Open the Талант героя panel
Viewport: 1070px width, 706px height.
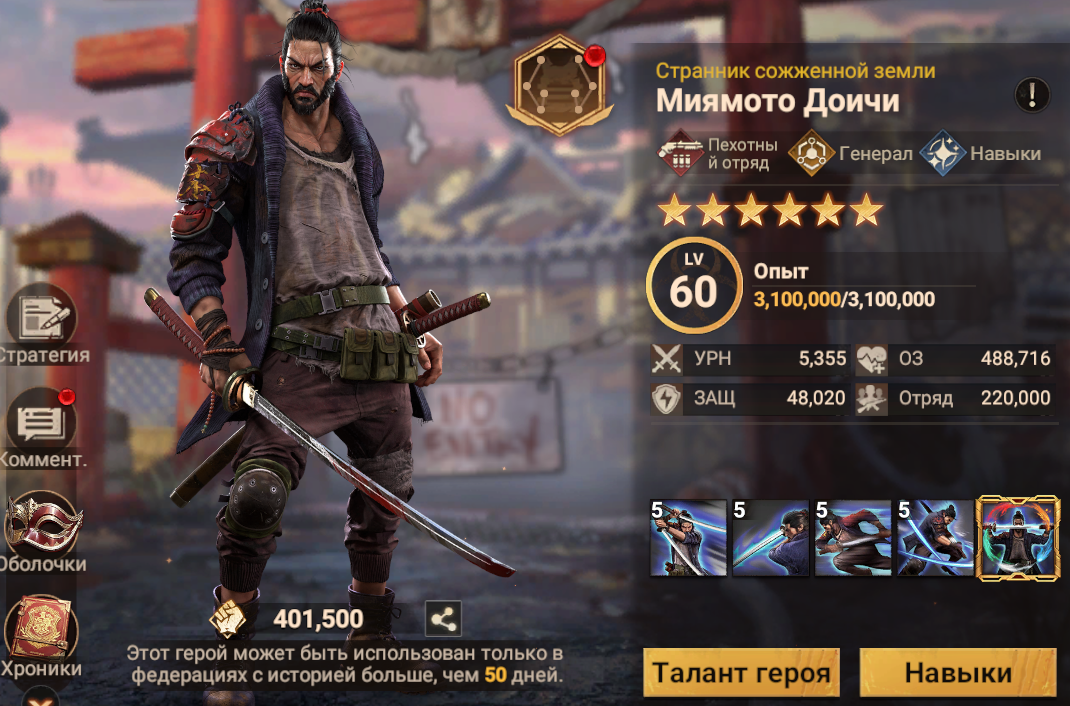[x=741, y=673]
